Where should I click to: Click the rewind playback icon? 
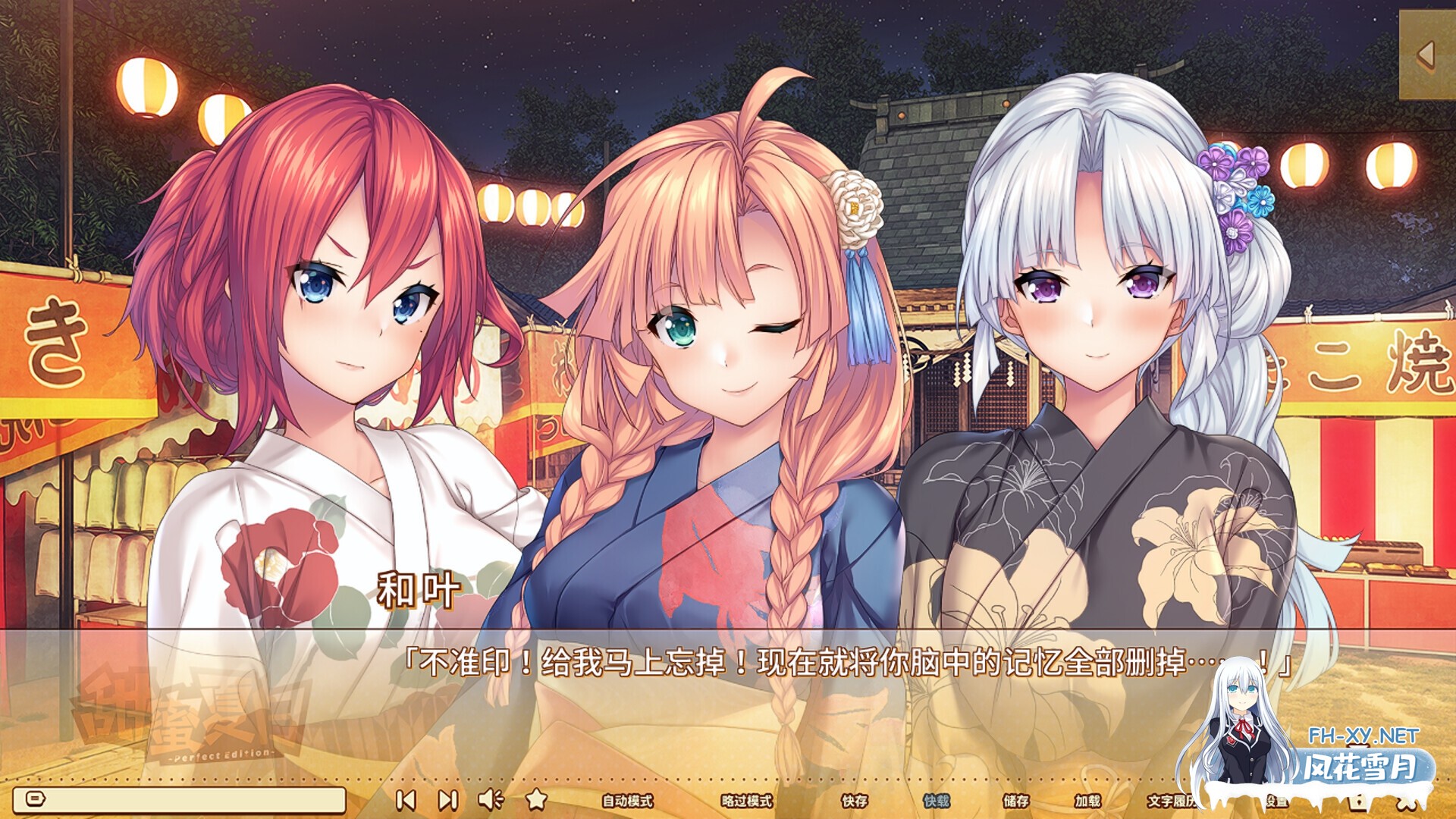pyautogui.click(x=408, y=800)
